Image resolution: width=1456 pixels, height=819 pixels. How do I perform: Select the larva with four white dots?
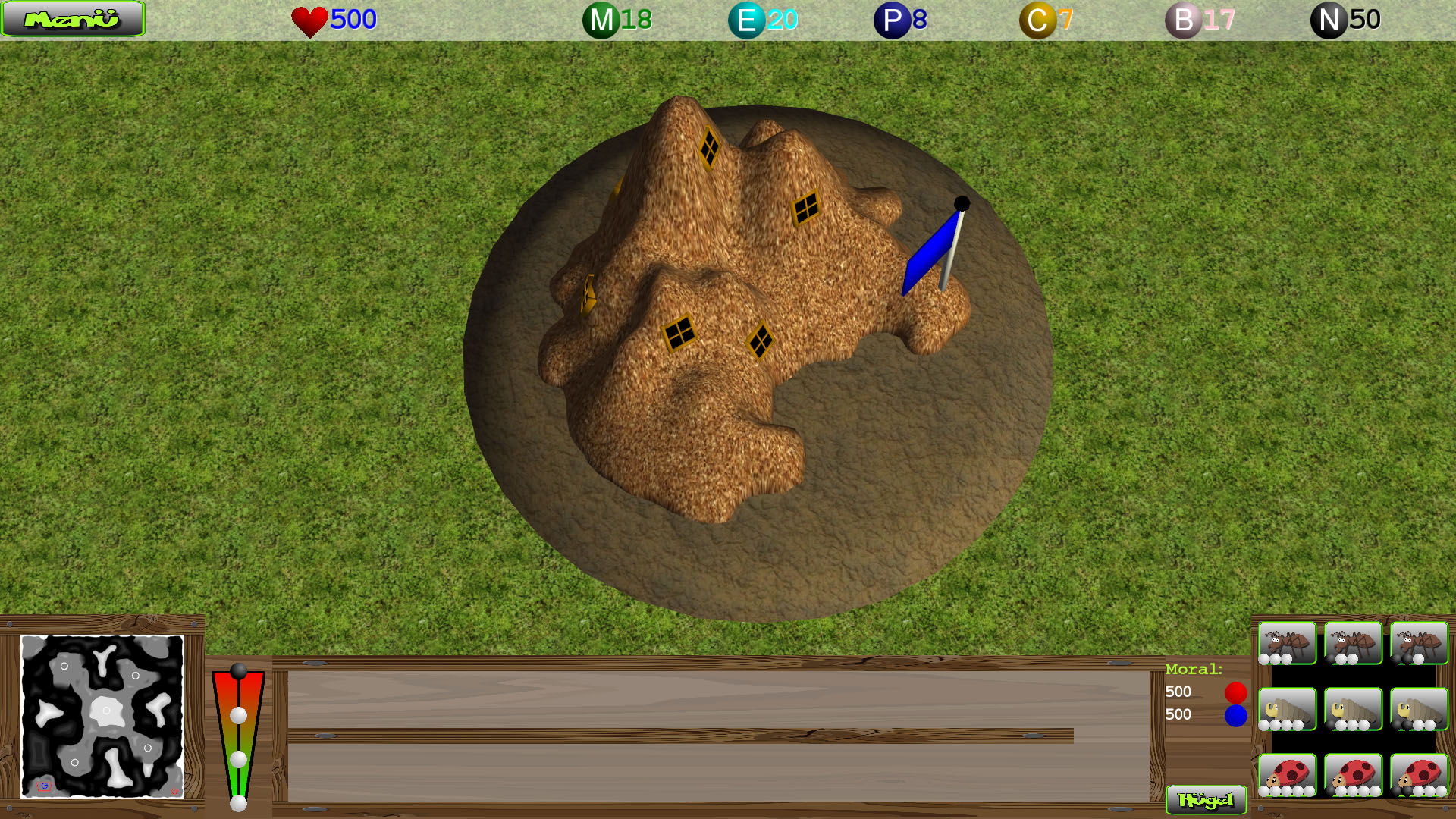1287,709
